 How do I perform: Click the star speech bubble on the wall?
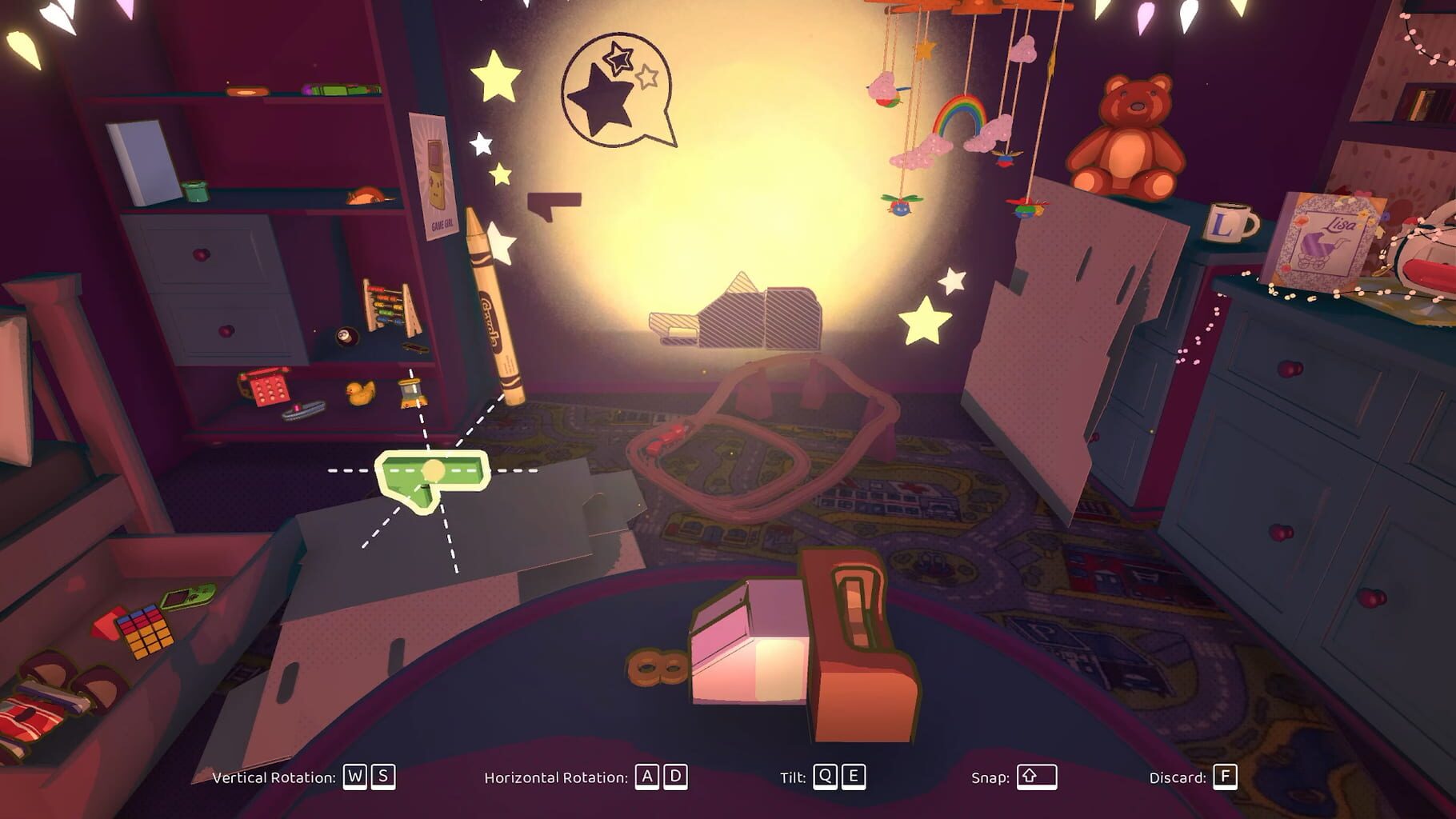tap(616, 88)
